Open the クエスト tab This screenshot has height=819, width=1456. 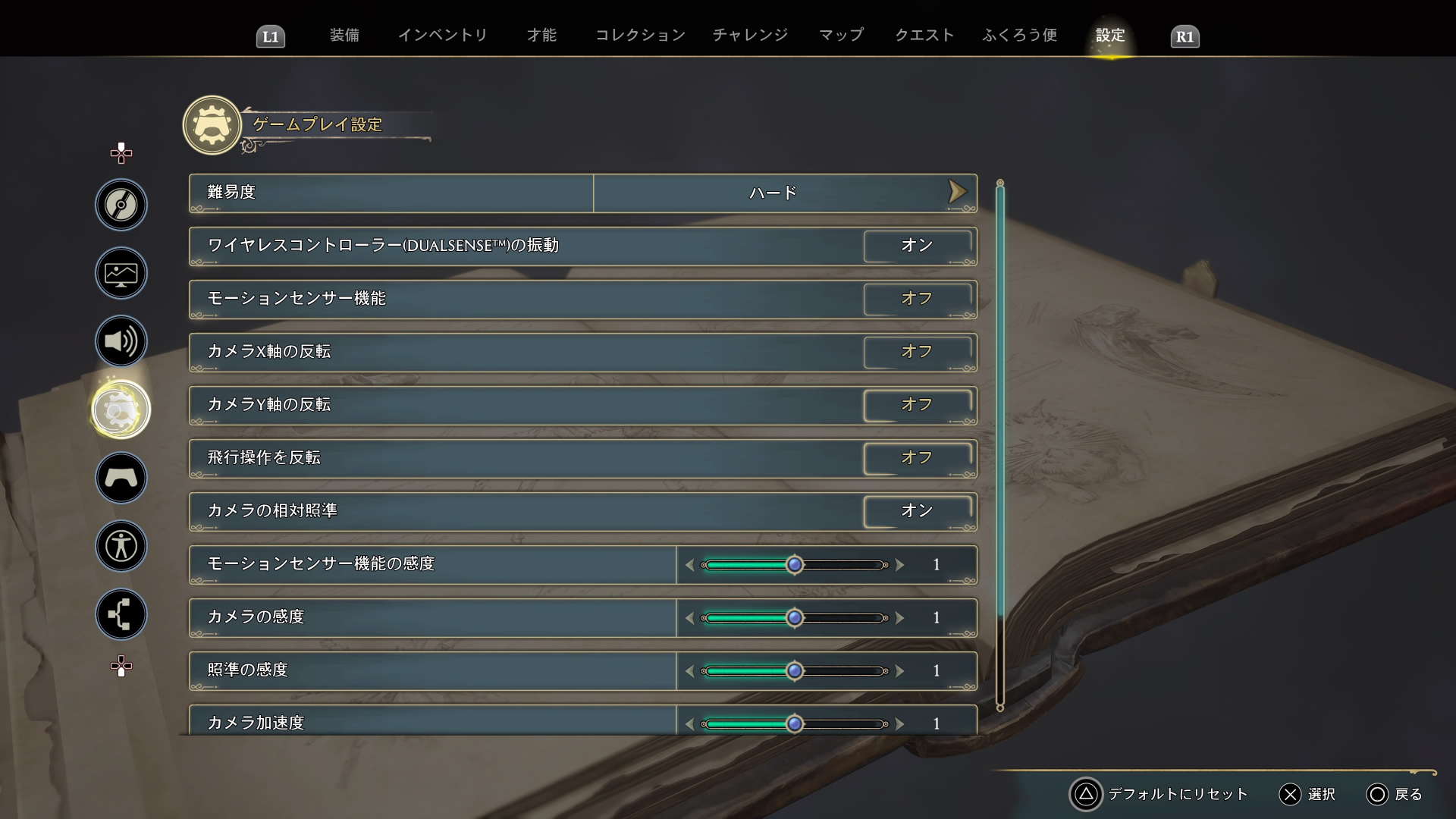point(924,35)
